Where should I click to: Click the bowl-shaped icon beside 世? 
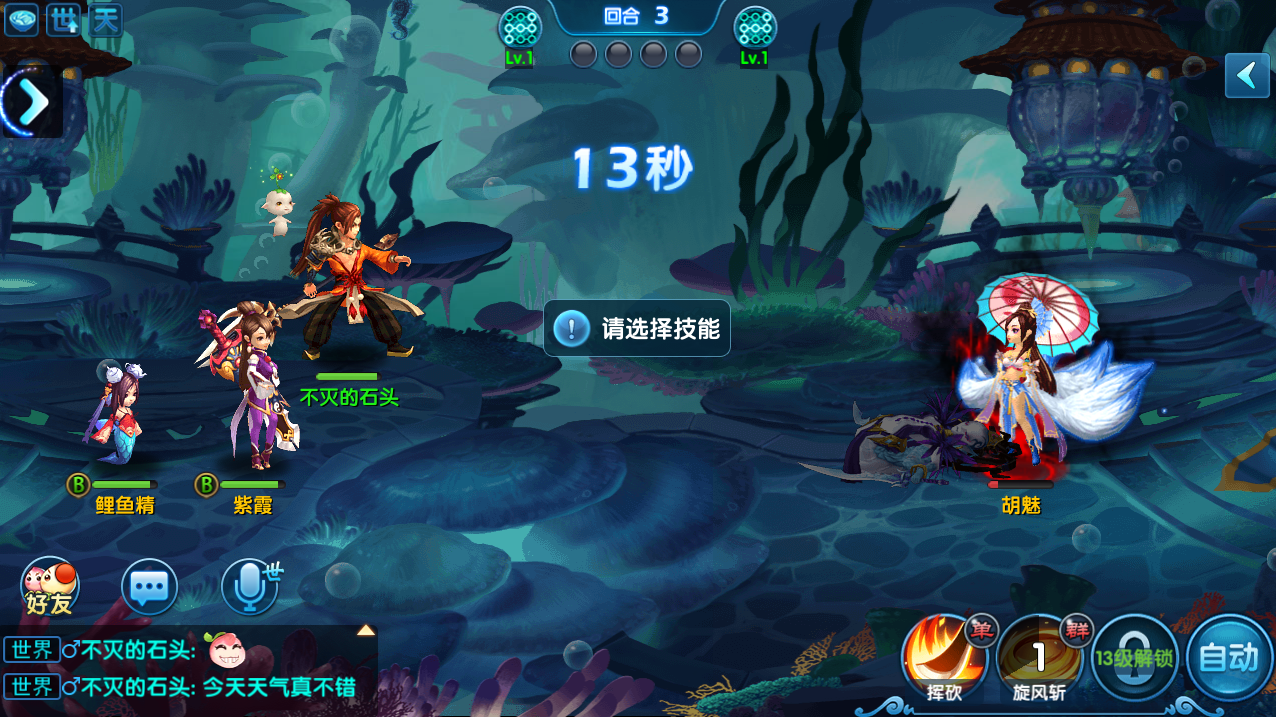pyautogui.click(x=21, y=20)
